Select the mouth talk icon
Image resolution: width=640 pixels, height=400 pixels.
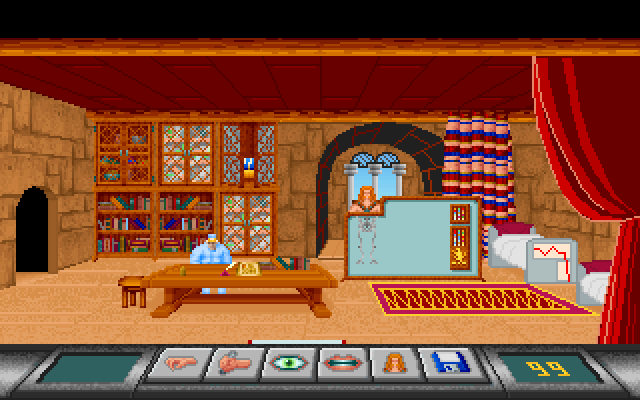point(340,364)
